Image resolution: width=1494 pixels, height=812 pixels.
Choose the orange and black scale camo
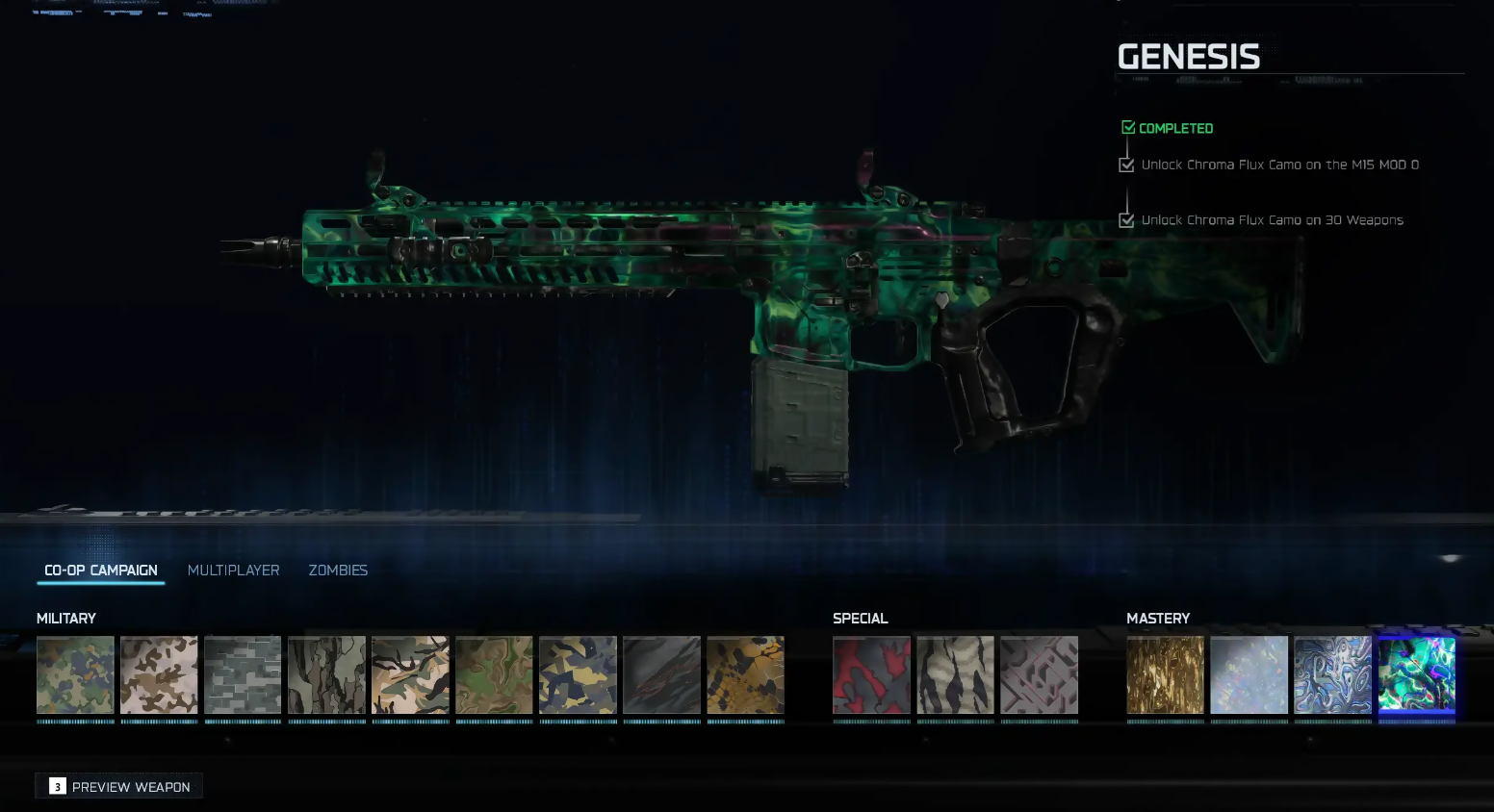click(x=745, y=674)
